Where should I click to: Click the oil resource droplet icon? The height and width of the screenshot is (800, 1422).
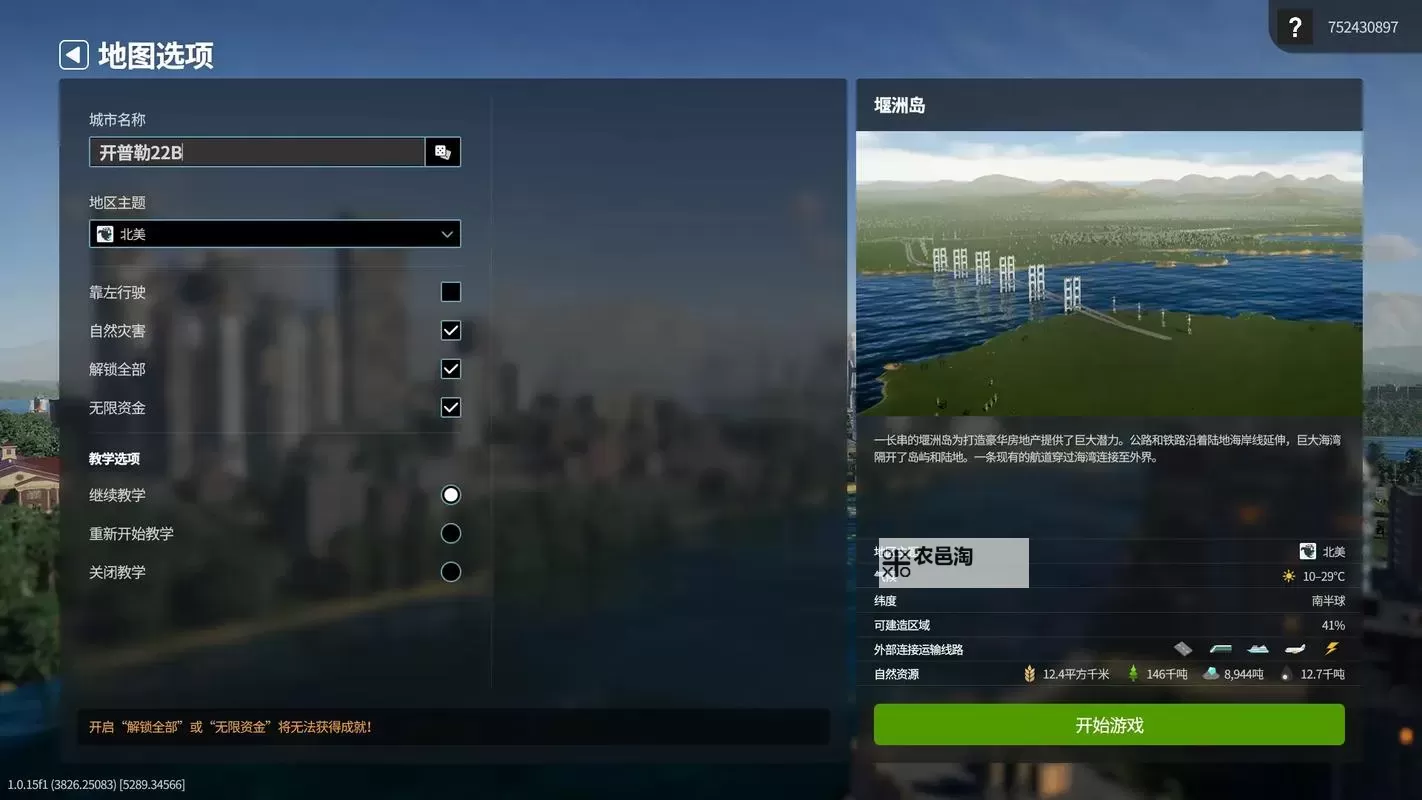1287,673
